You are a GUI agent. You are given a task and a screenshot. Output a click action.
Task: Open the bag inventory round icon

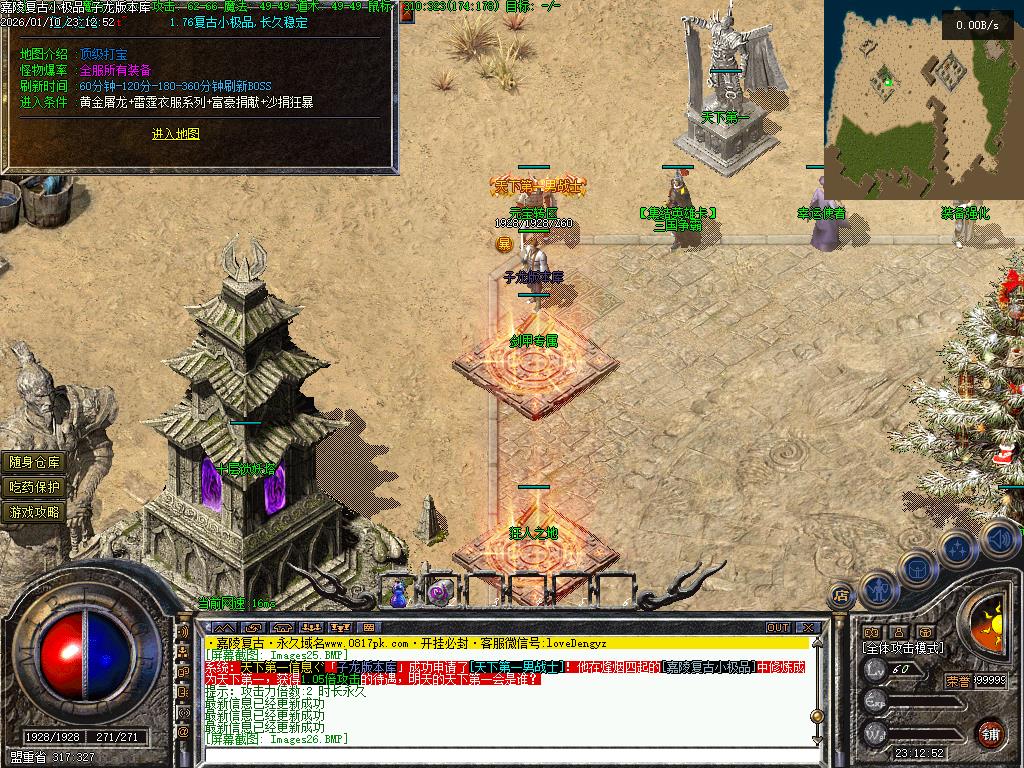(917, 566)
